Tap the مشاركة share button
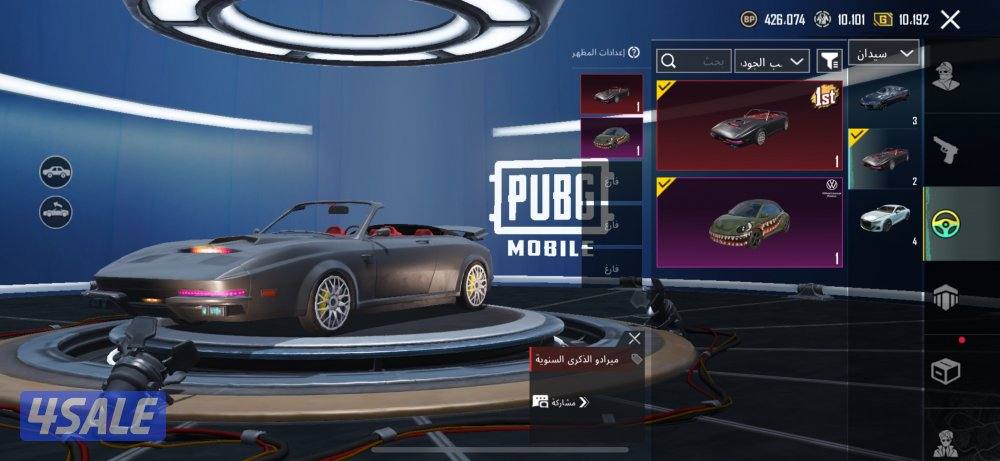This screenshot has height=461, width=1000. coord(562,402)
